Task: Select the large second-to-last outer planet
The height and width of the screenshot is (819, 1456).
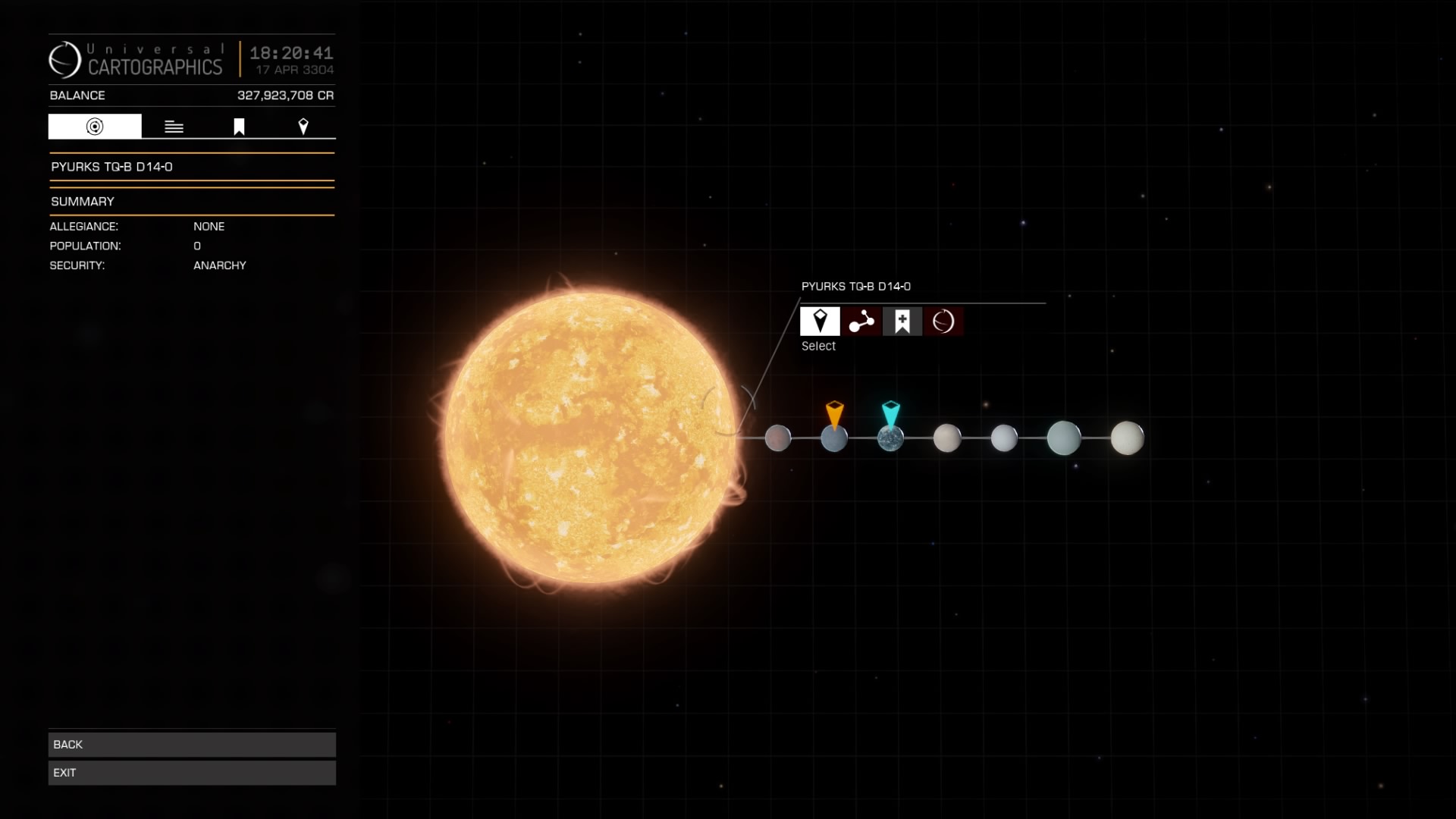Action: point(1065,438)
